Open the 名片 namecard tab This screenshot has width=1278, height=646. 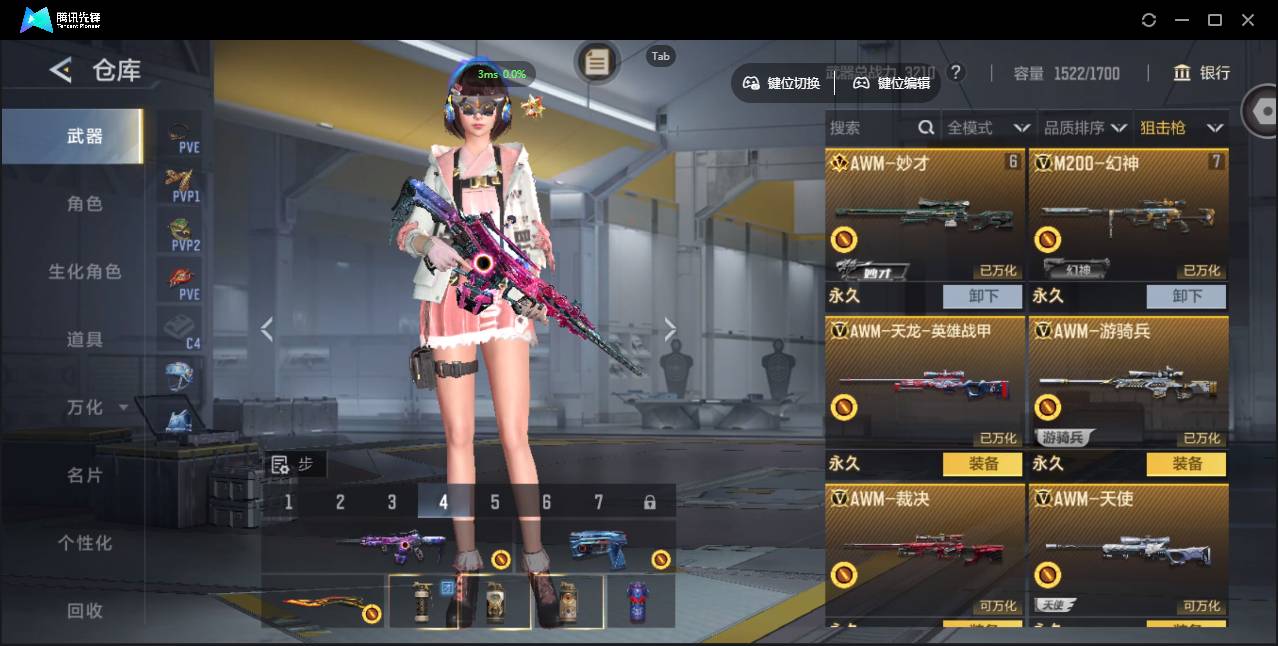click(85, 475)
